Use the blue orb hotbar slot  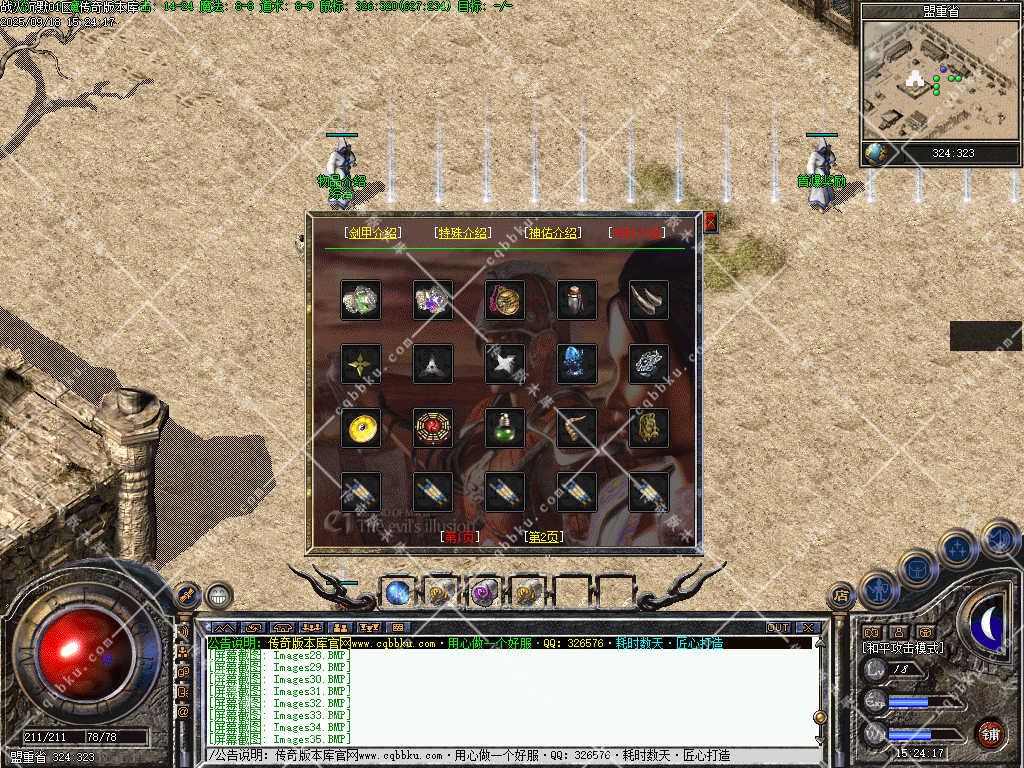tap(397, 593)
